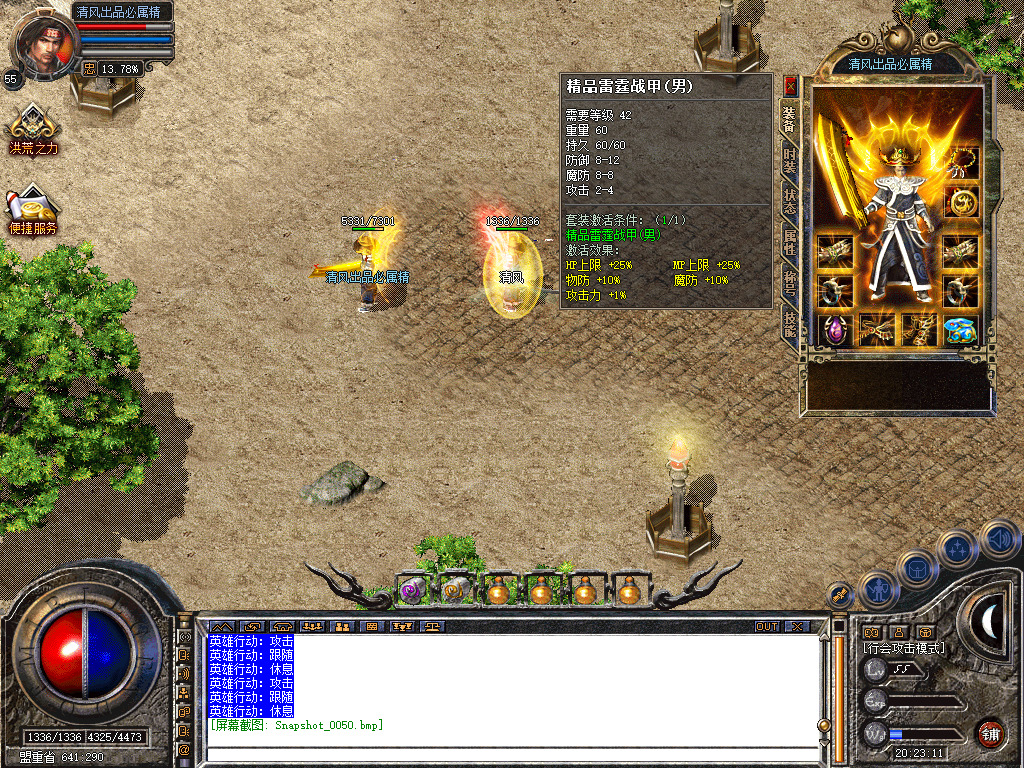Click the OUT button above chat
Image resolution: width=1024 pixels, height=768 pixels.
(x=766, y=626)
